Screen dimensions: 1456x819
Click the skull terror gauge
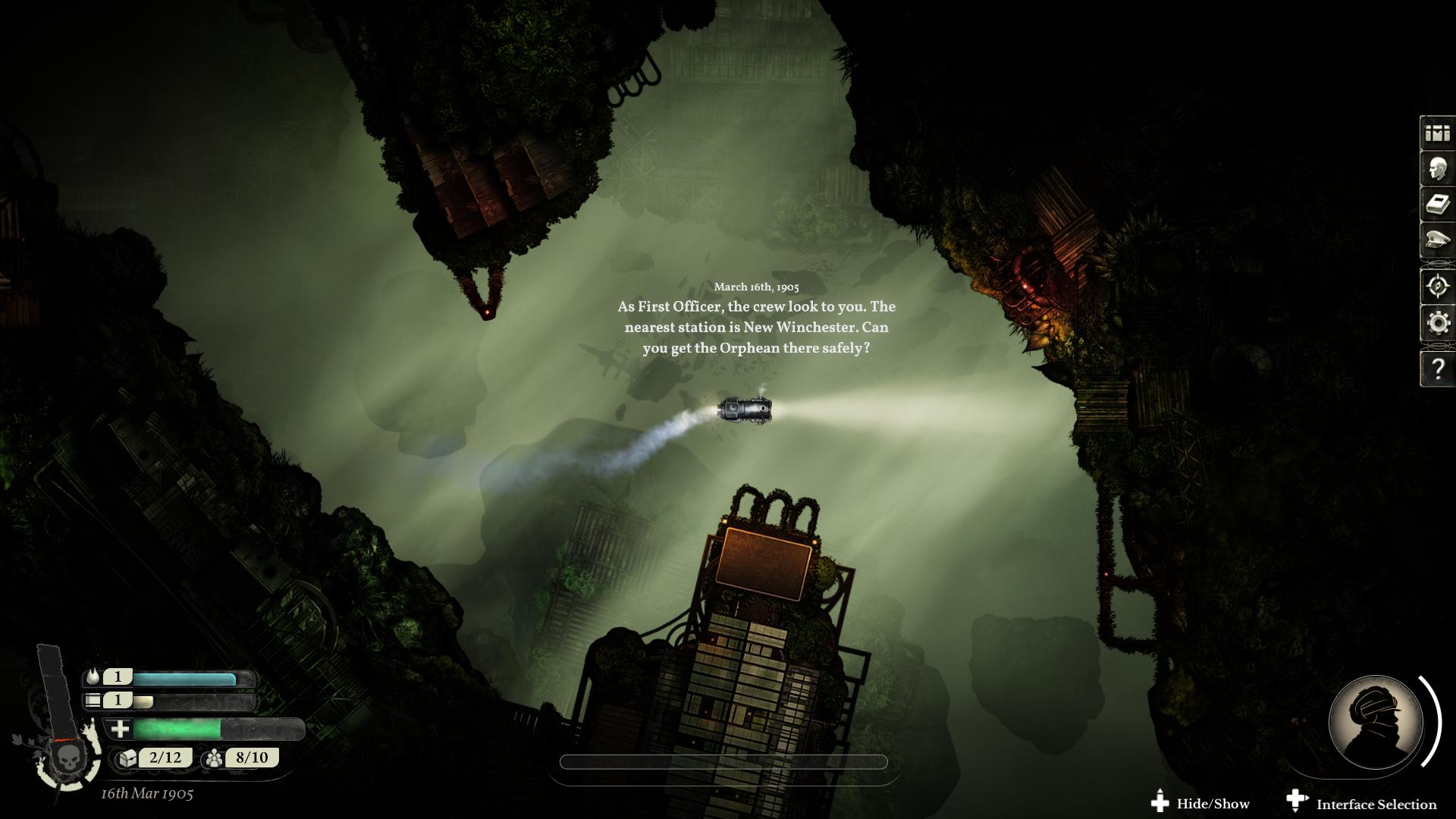[69, 758]
